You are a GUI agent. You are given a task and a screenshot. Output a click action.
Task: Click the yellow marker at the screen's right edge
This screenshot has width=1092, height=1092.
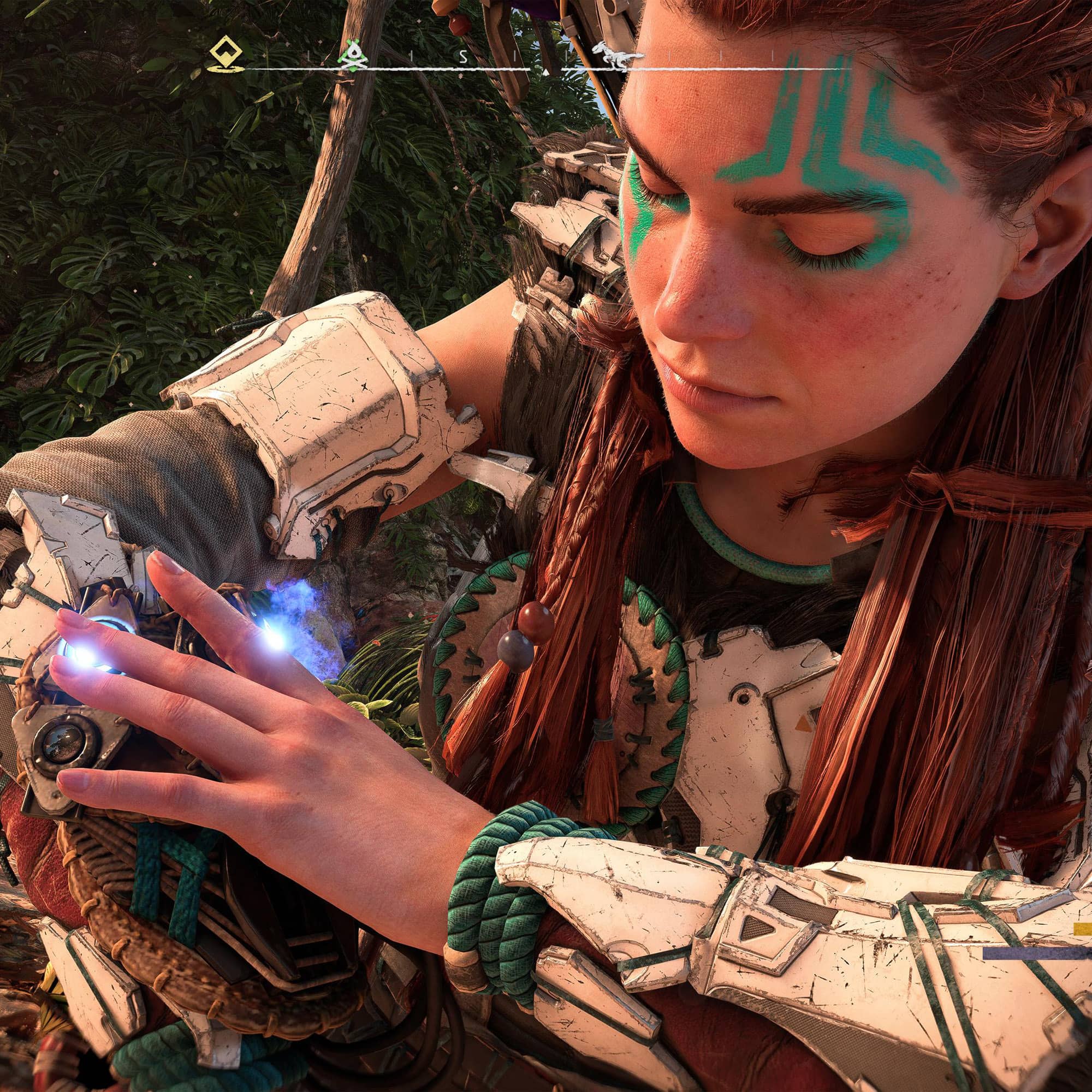point(1083,929)
